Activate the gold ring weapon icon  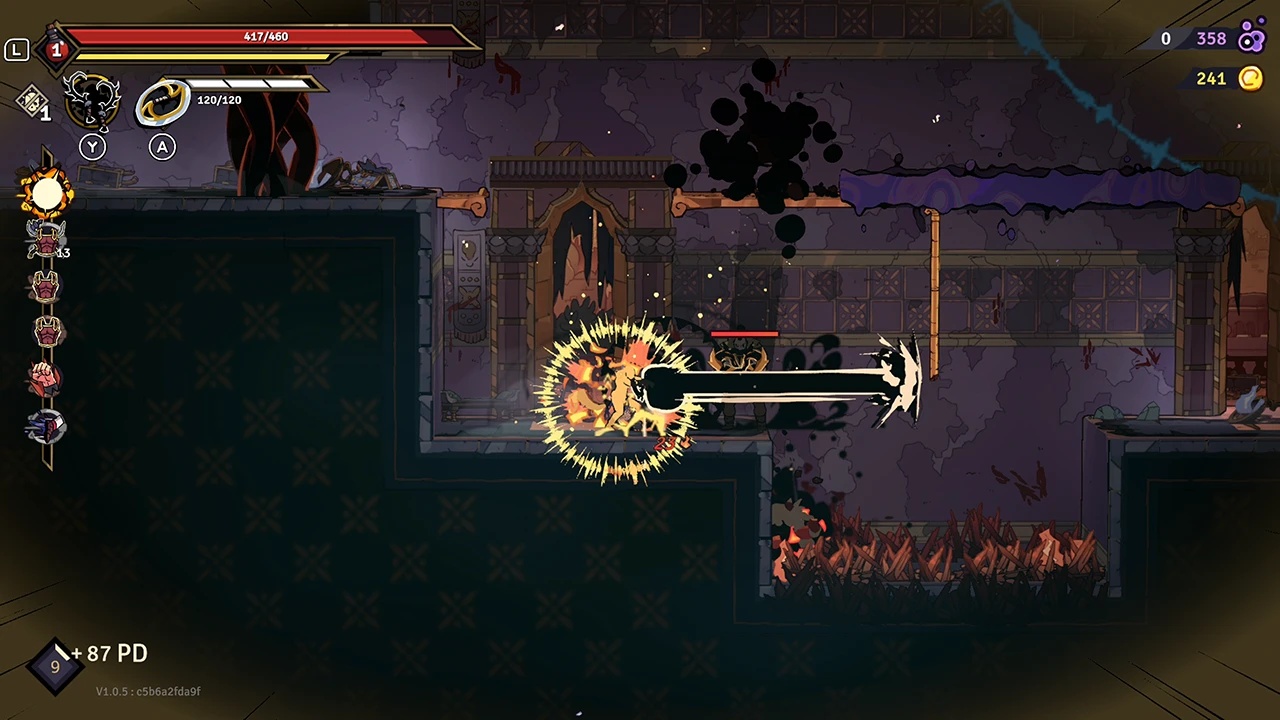[x=162, y=102]
